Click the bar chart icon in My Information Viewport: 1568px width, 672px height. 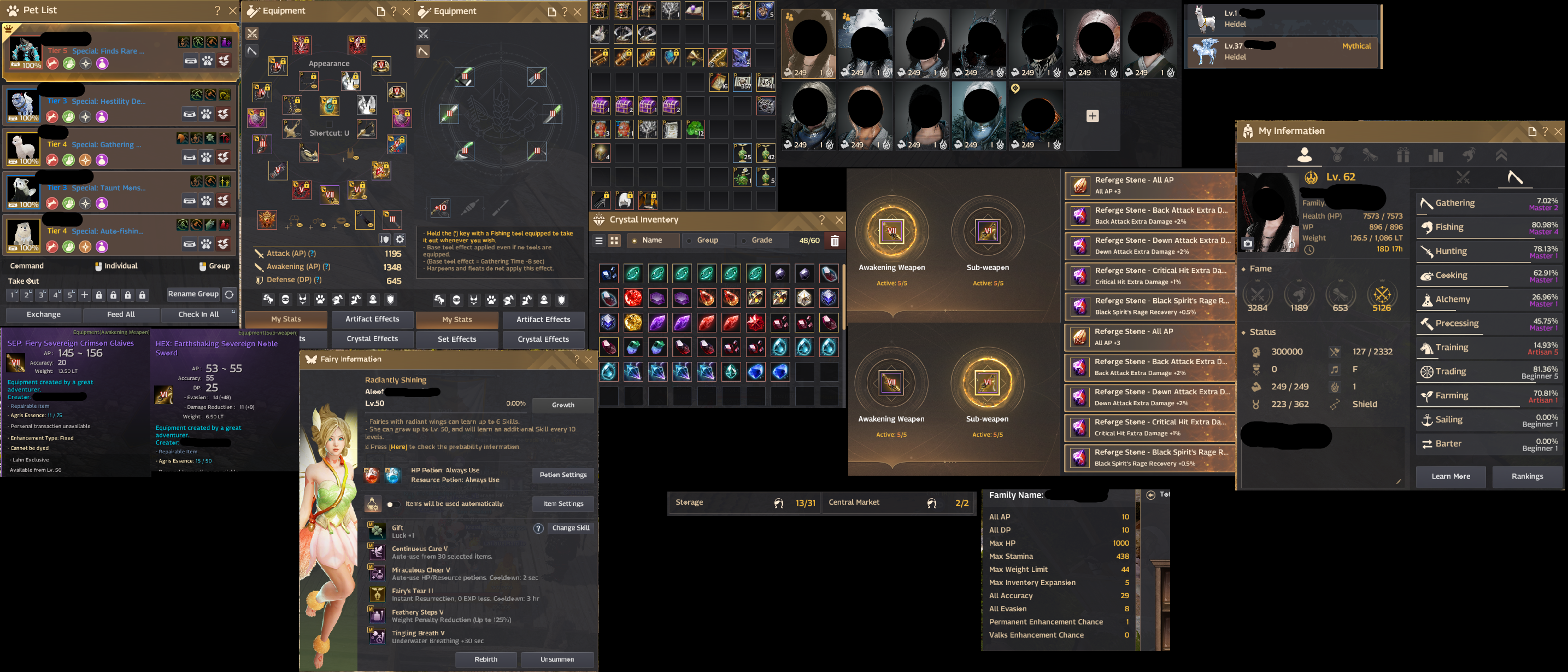(x=1436, y=155)
